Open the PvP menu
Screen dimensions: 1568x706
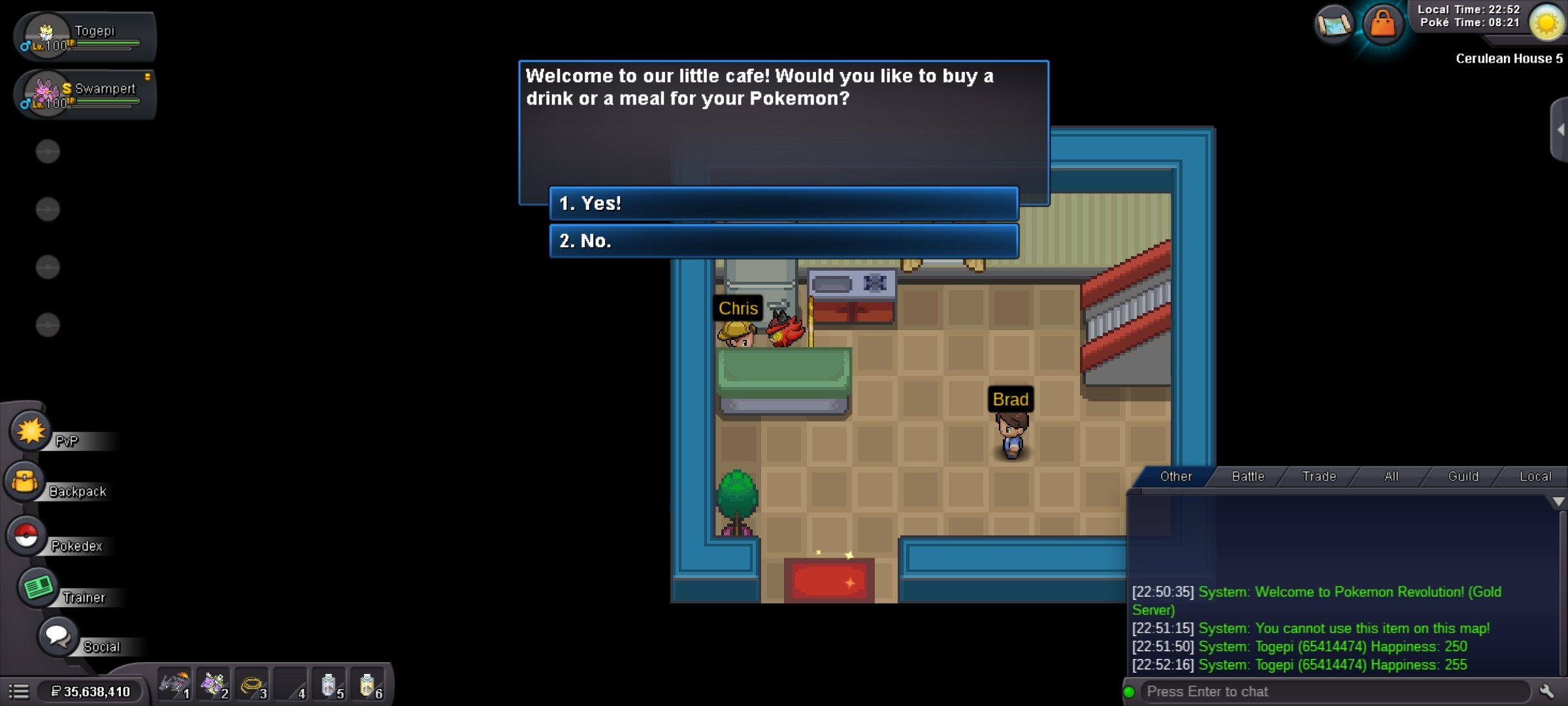(31, 432)
